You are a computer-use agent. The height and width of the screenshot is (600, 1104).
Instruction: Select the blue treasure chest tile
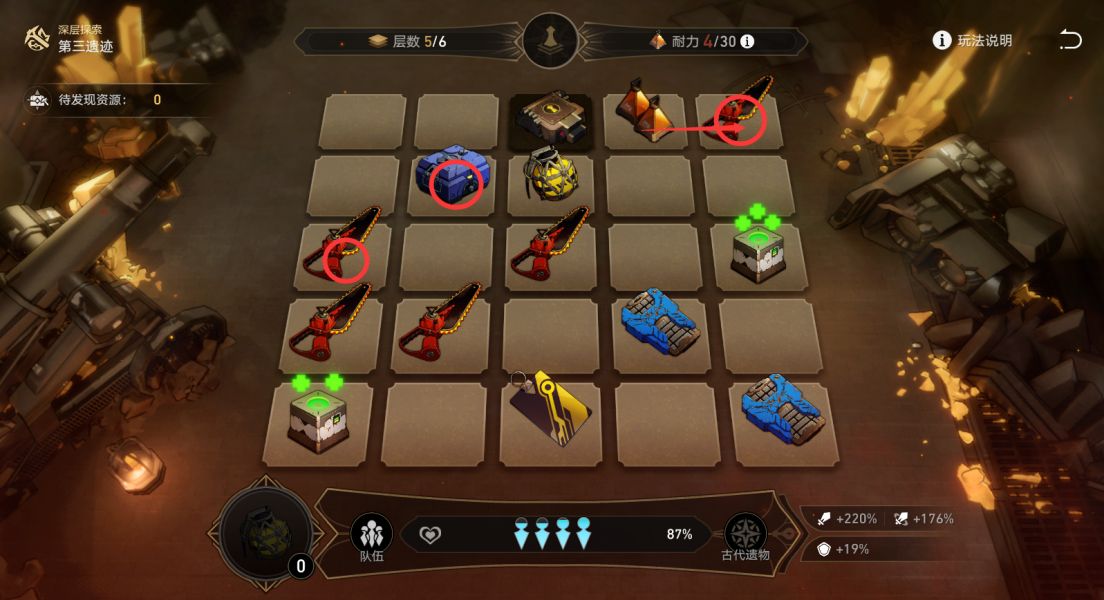point(451,178)
